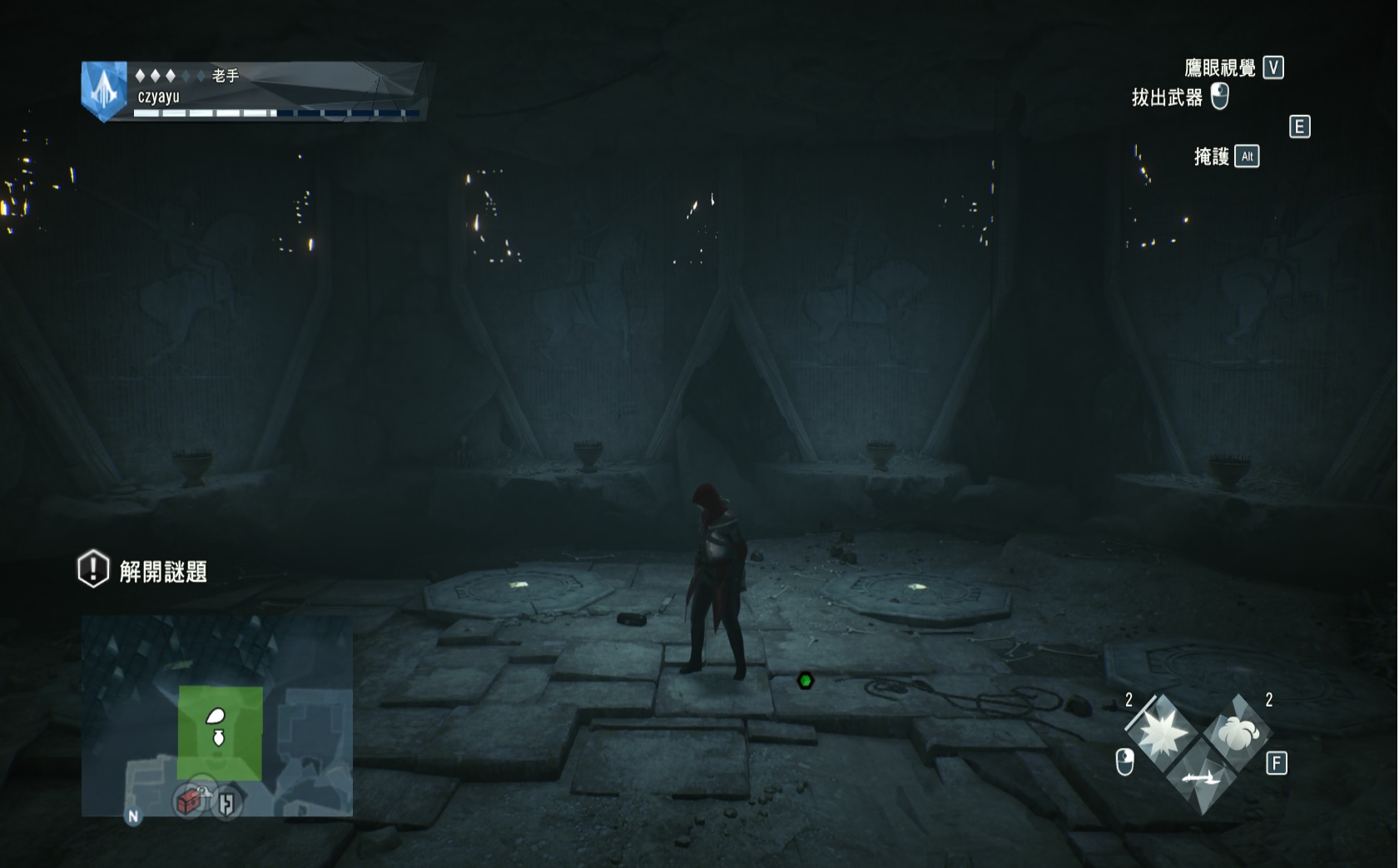1399x868 pixels.
Task: Click the red treasure chest minimap marker
Action: coord(190,801)
